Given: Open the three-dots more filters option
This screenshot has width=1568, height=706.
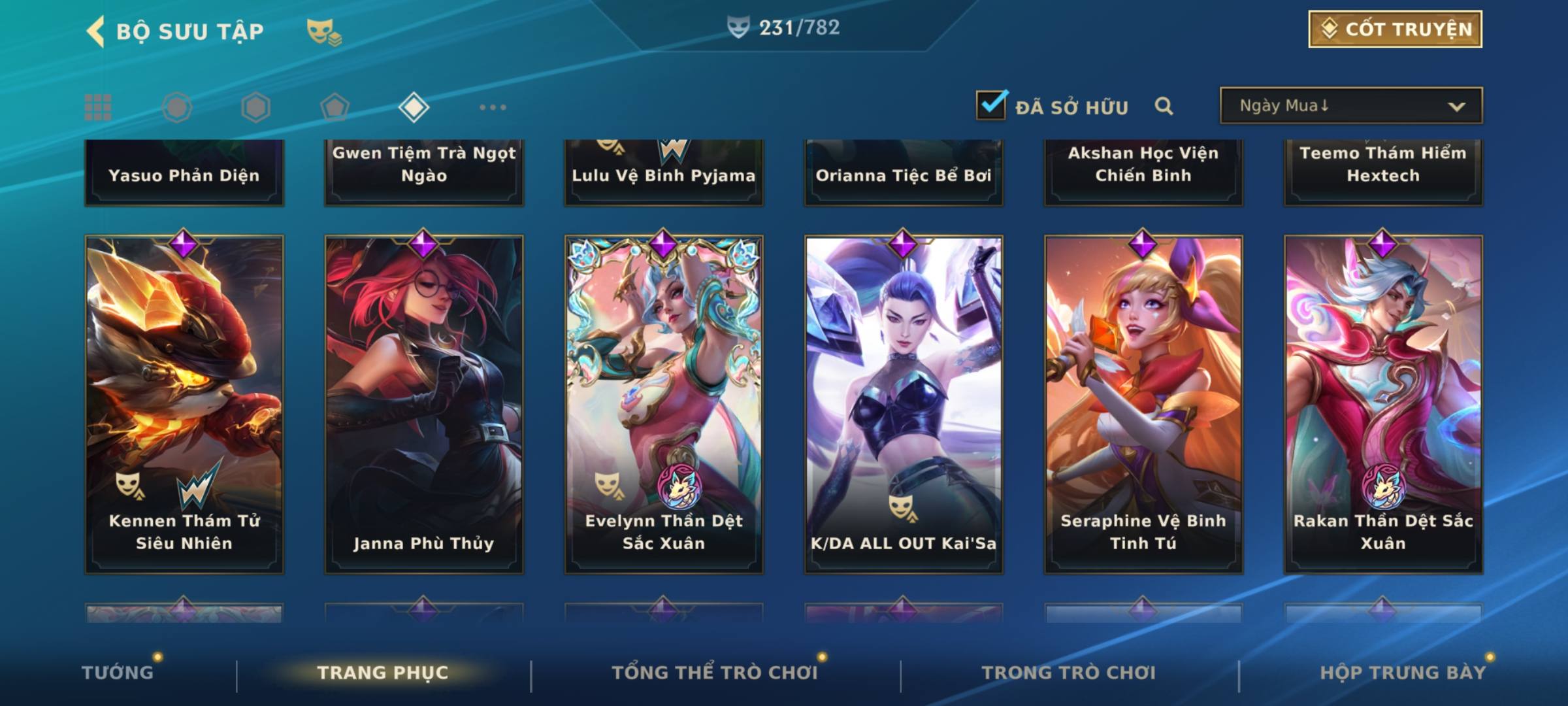Looking at the screenshot, I should pyautogui.click(x=493, y=107).
